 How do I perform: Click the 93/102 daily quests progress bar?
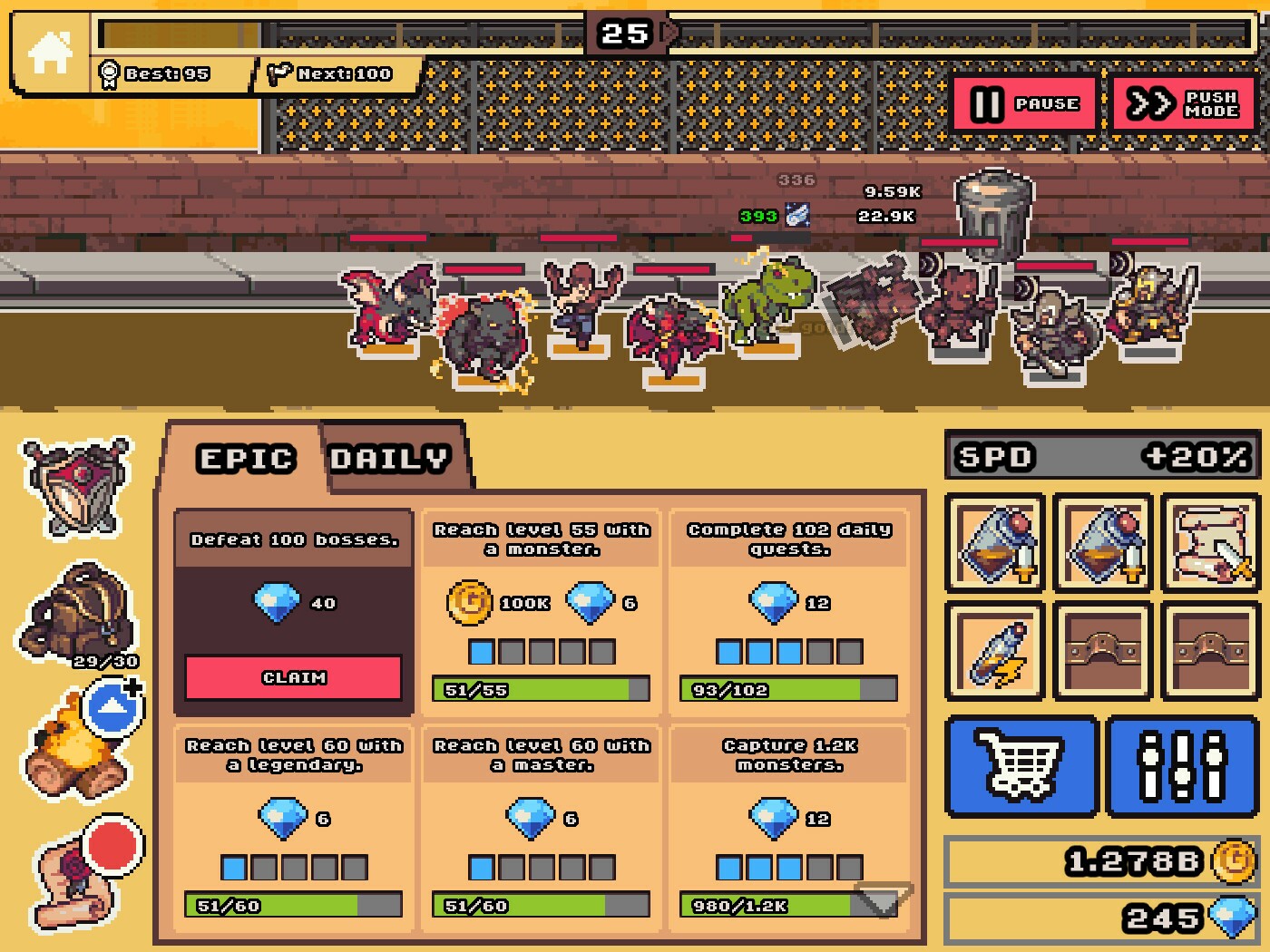pos(786,690)
